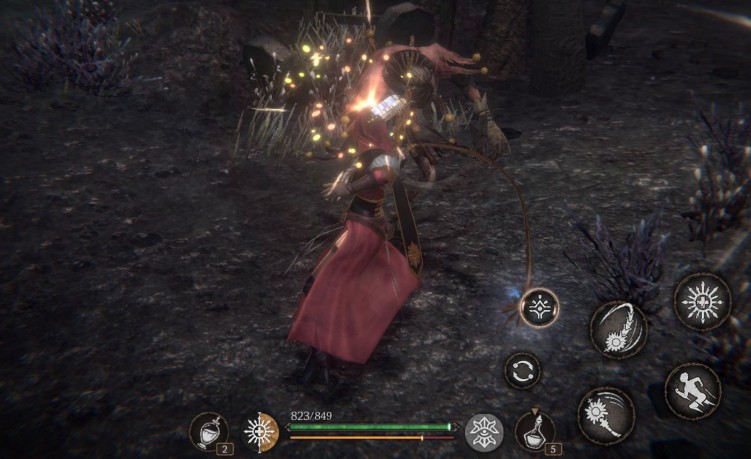This screenshot has height=459, width=751.
Task: Use the round potion flask with 2 charges
Action: point(208,432)
